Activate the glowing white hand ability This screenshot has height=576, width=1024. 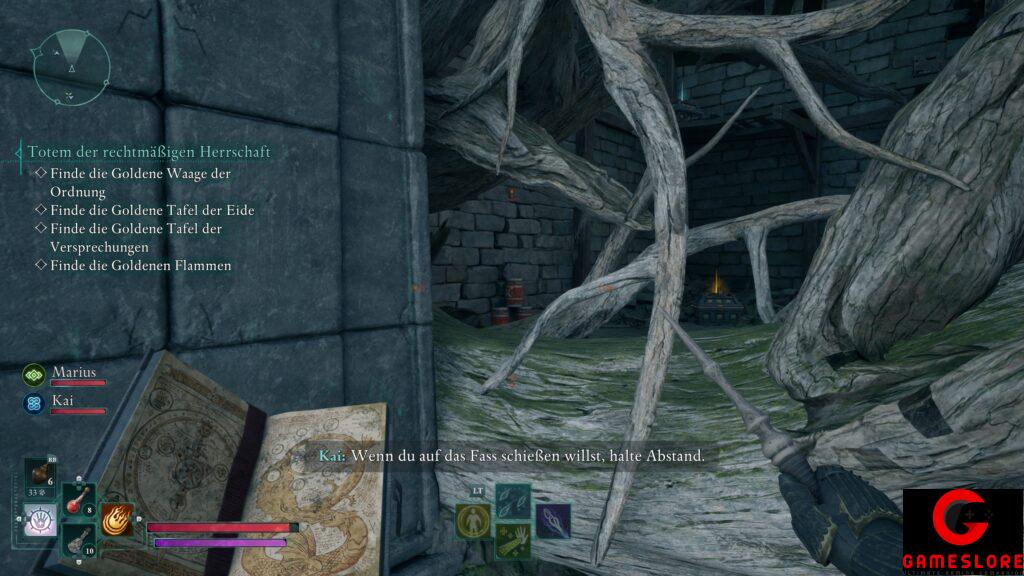[x=41, y=520]
